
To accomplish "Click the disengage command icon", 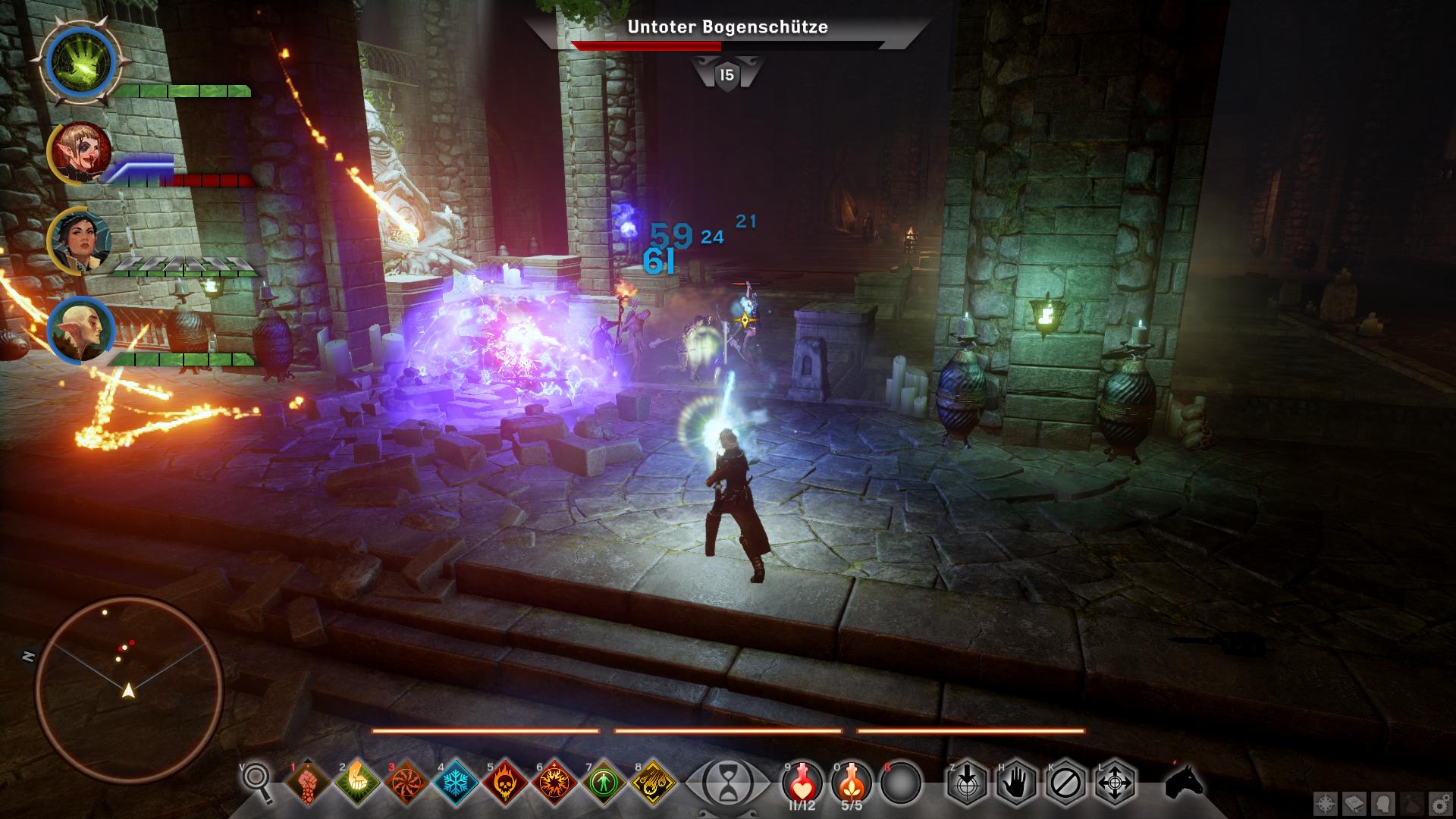I will [1065, 781].
